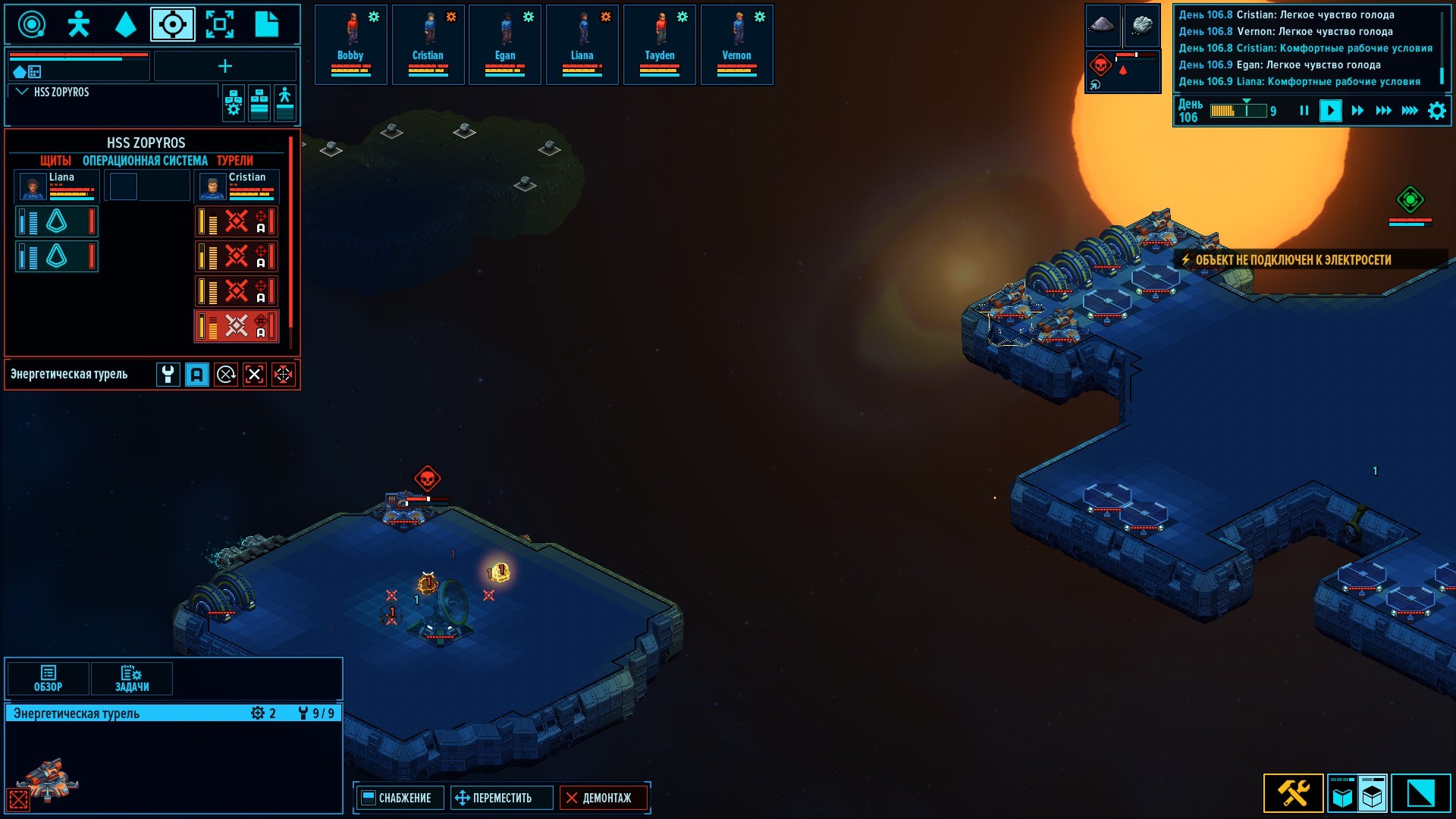Add a new group with the plus button
This screenshot has width=1456, height=819.
[225, 67]
